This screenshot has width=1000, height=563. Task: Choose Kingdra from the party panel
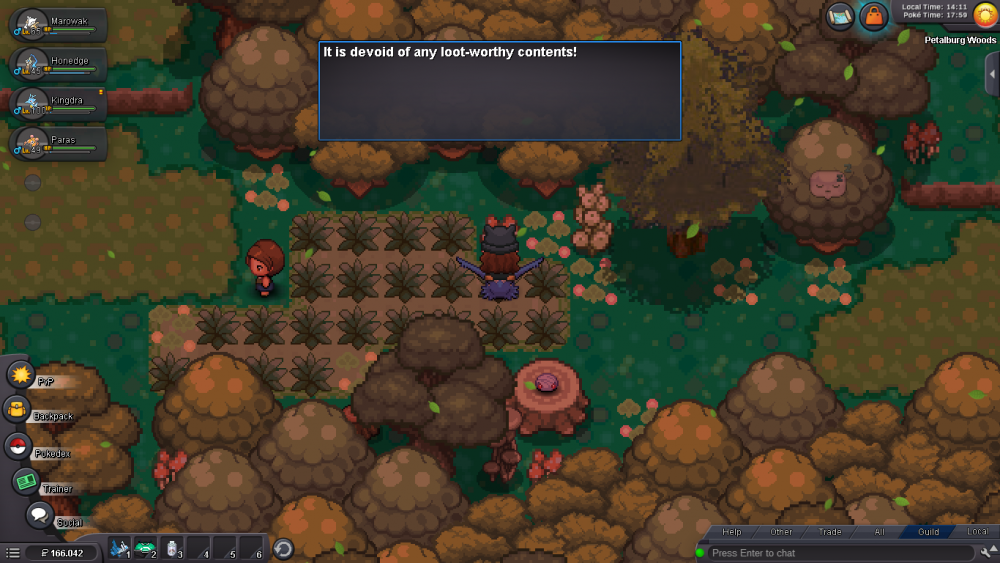pyautogui.click(x=58, y=103)
